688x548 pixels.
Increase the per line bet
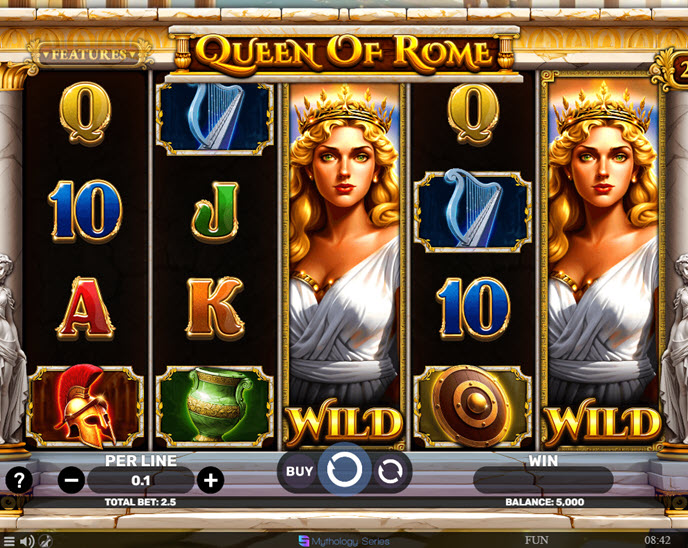[x=210, y=480]
